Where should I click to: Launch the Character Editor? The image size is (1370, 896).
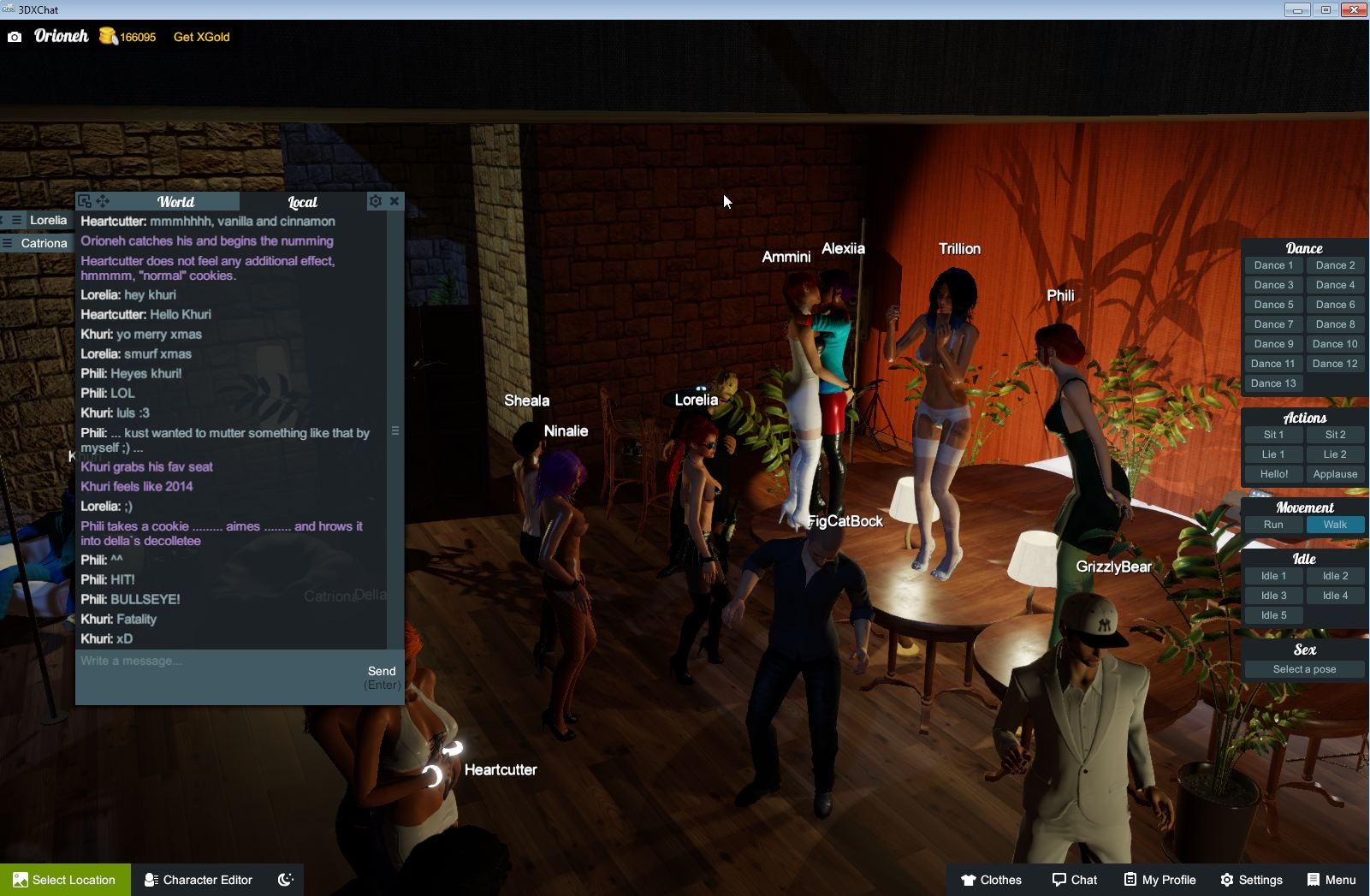coord(199,880)
